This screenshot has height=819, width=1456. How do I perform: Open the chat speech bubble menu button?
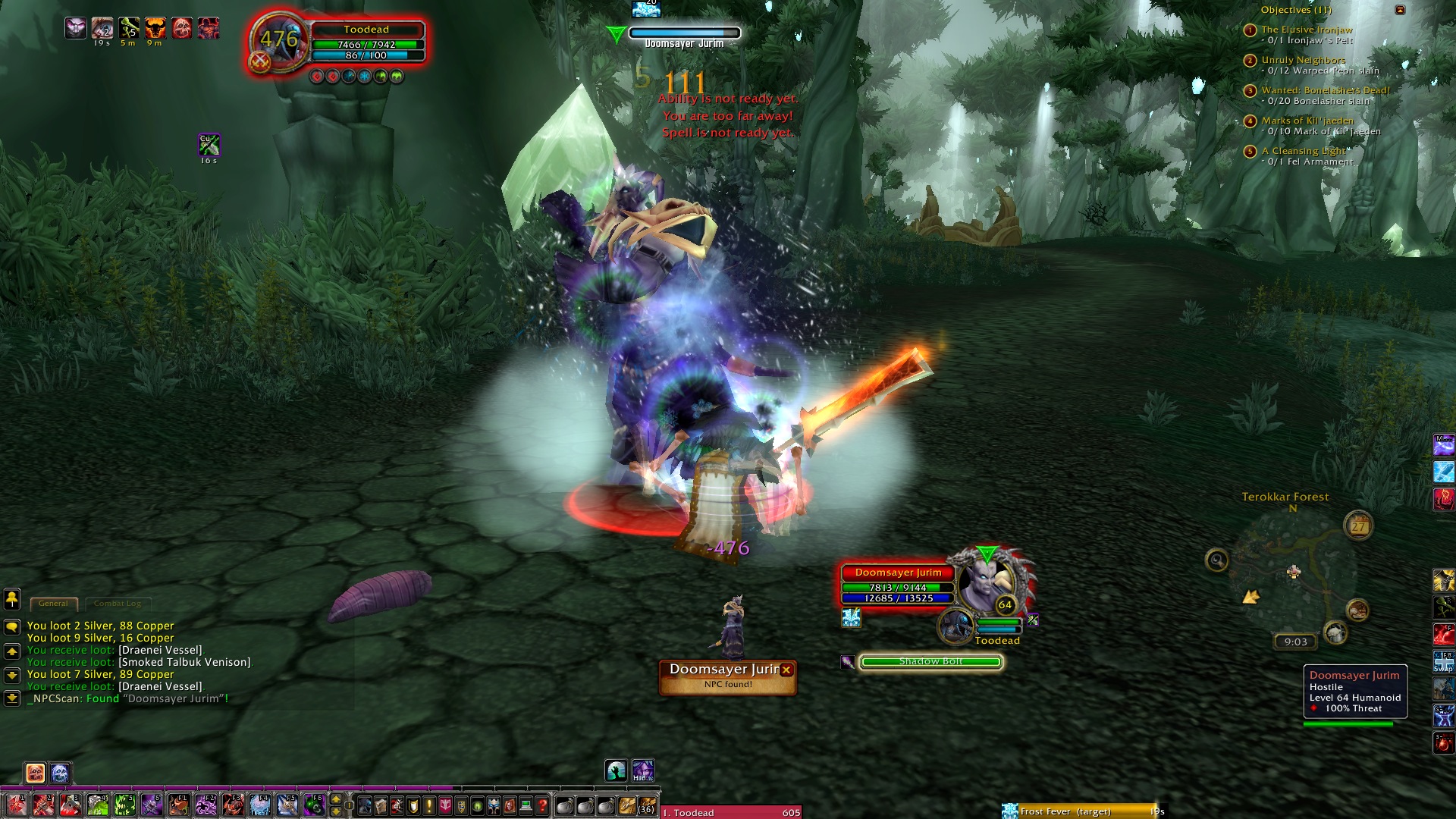pyautogui.click(x=12, y=626)
